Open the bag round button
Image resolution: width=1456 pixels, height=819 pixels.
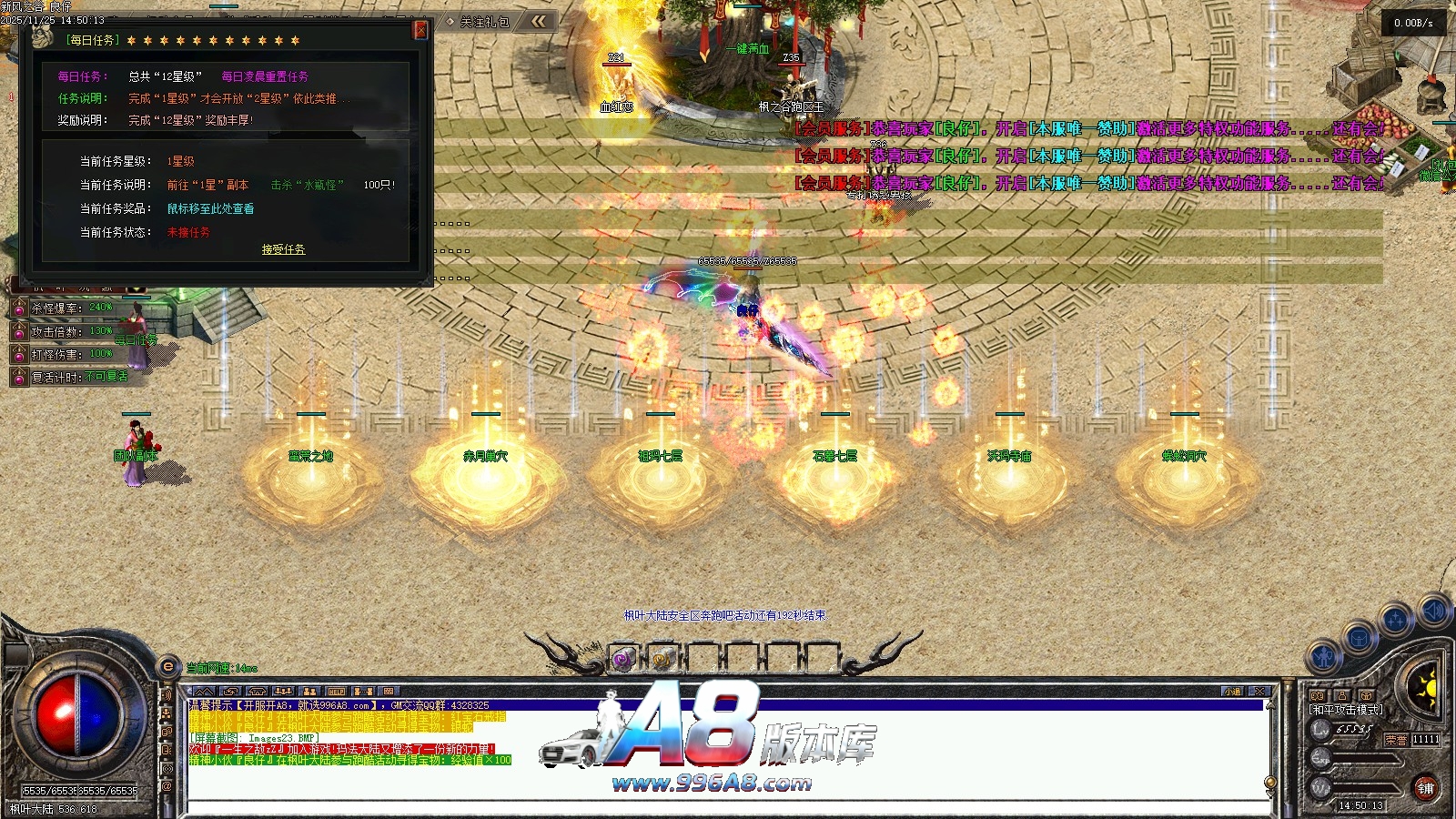tap(1360, 638)
